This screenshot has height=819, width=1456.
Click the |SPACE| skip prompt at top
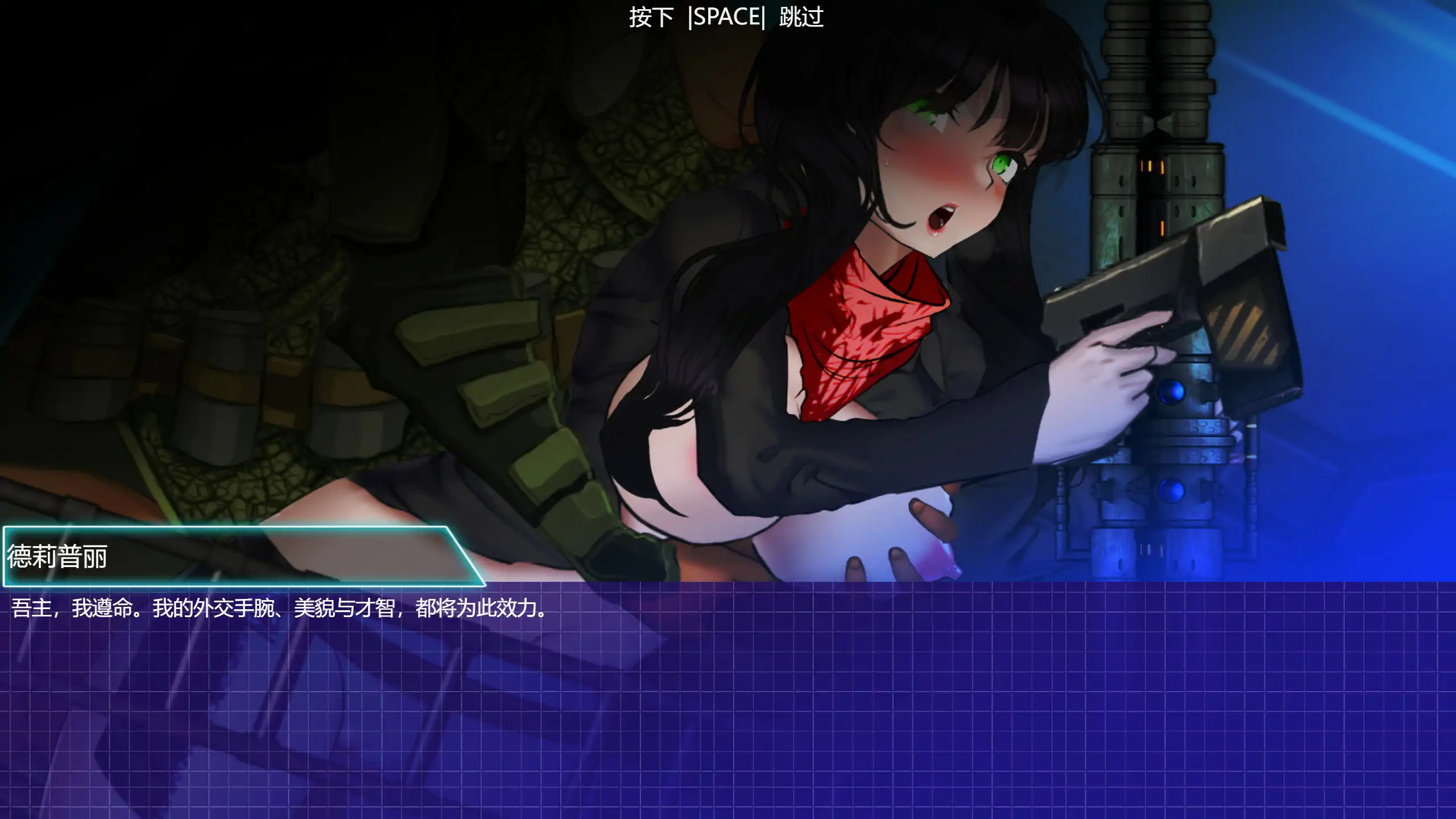tap(728, 16)
